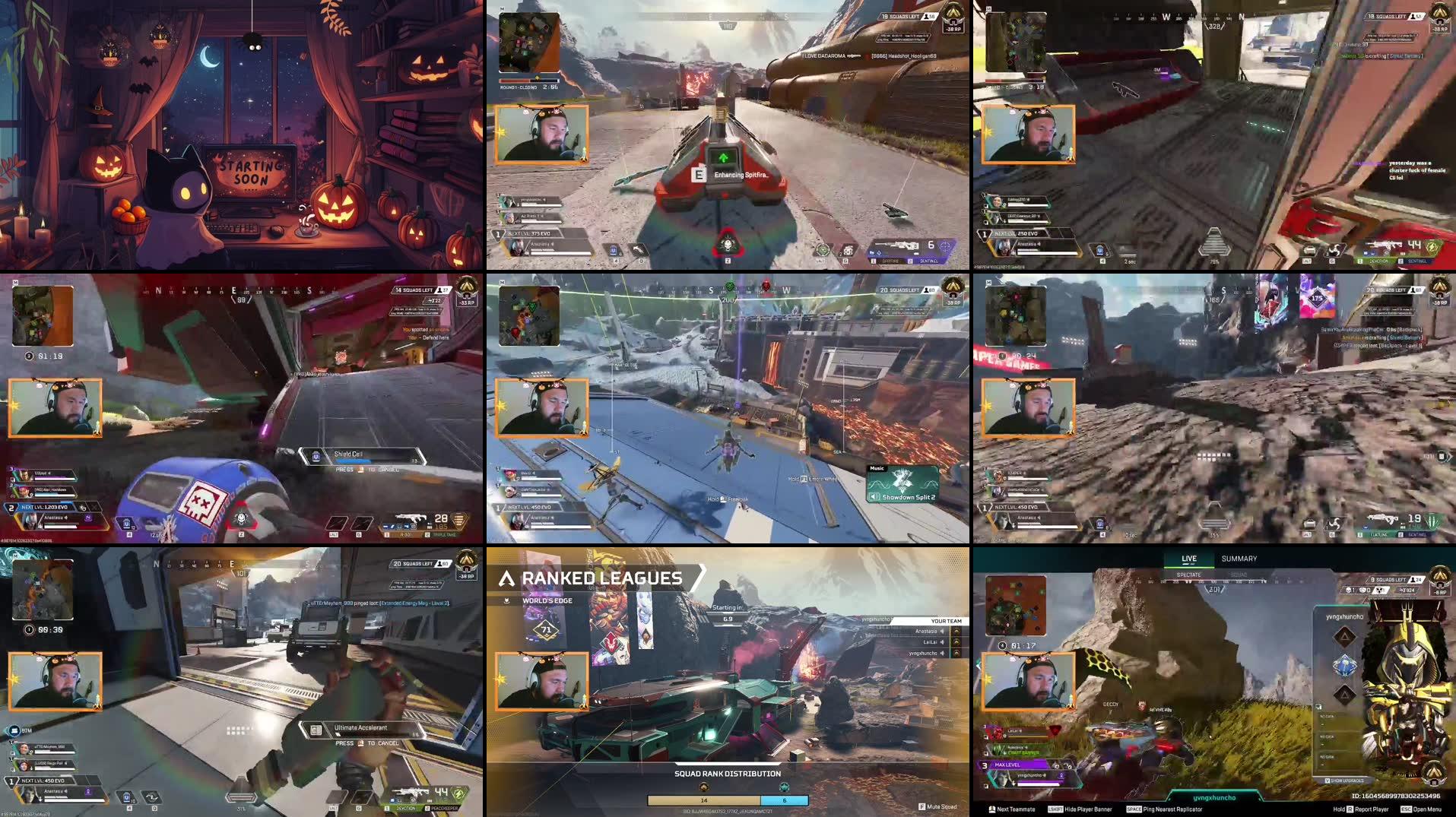This screenshot has width=1456, height=817.
Task: Click the skull kill-counter icon in spectate stats
Action: click(x=1349, y=590)
